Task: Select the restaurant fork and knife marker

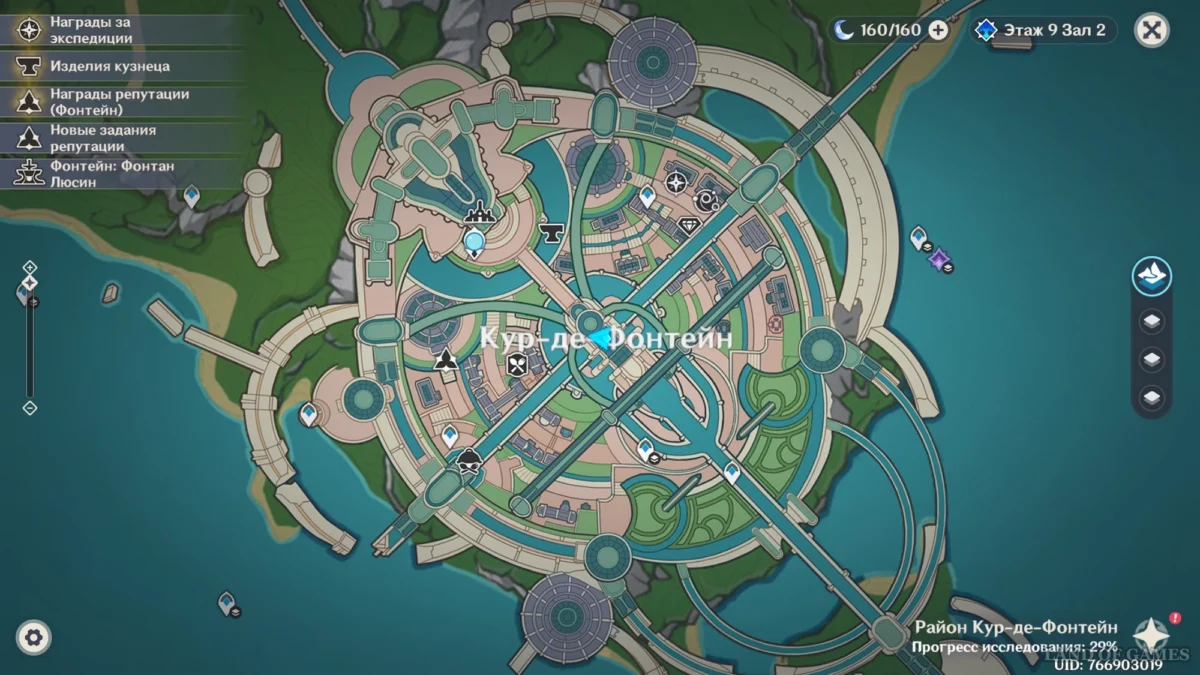Action: coord(517,366)
